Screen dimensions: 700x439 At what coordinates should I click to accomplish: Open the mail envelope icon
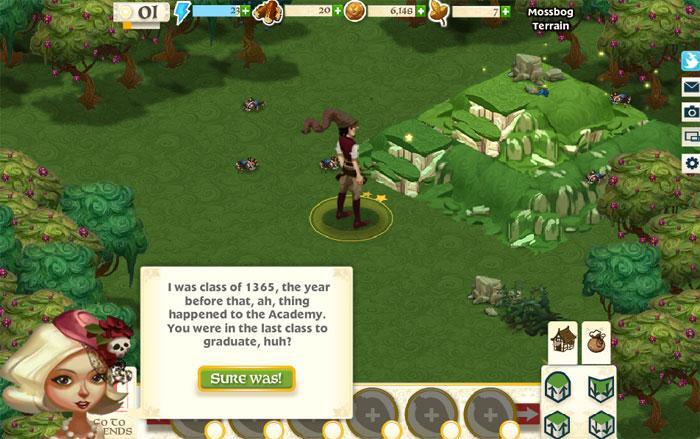pos(690,87)
